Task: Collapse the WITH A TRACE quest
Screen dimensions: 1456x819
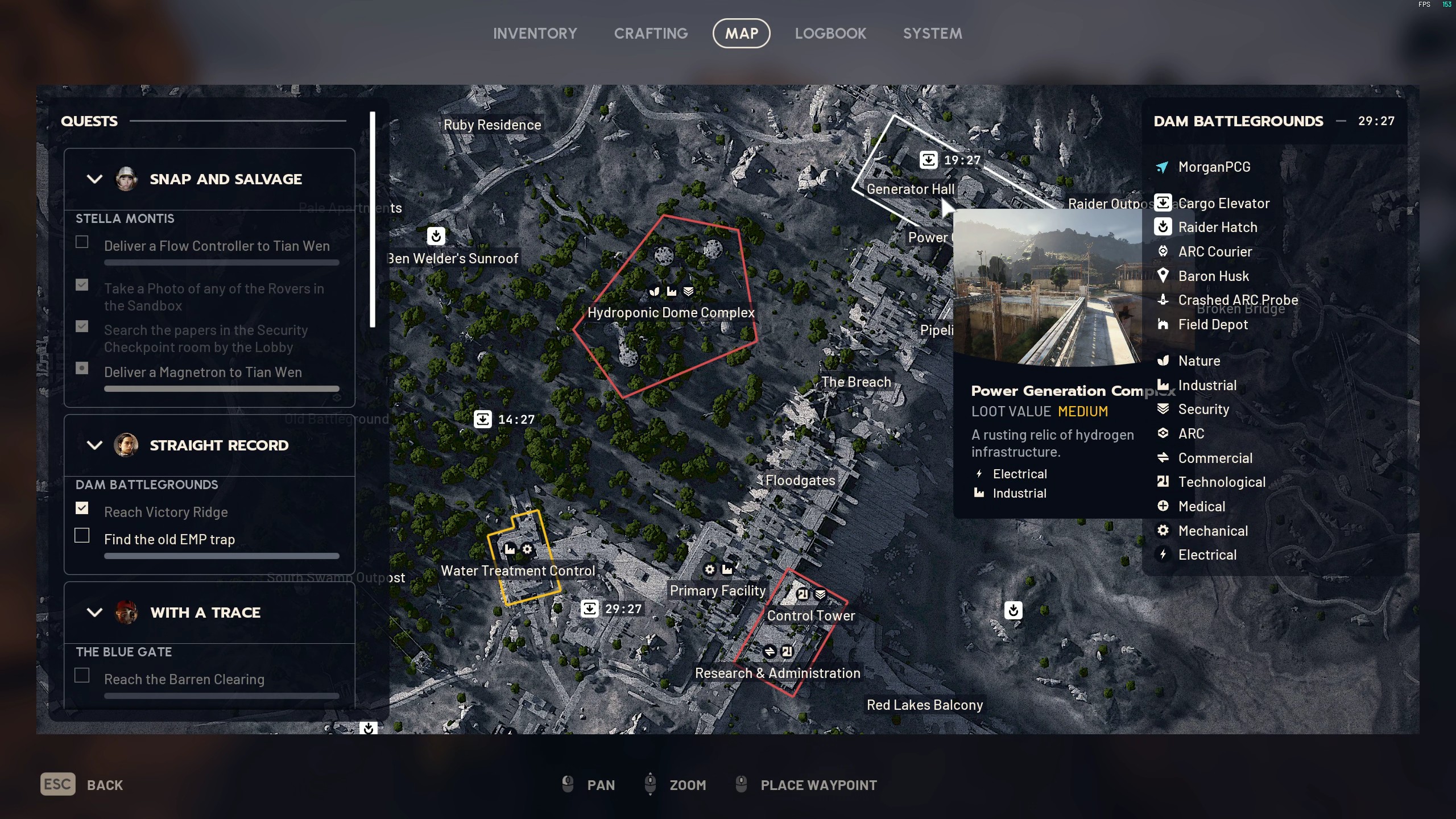Action: pos(94,613)
